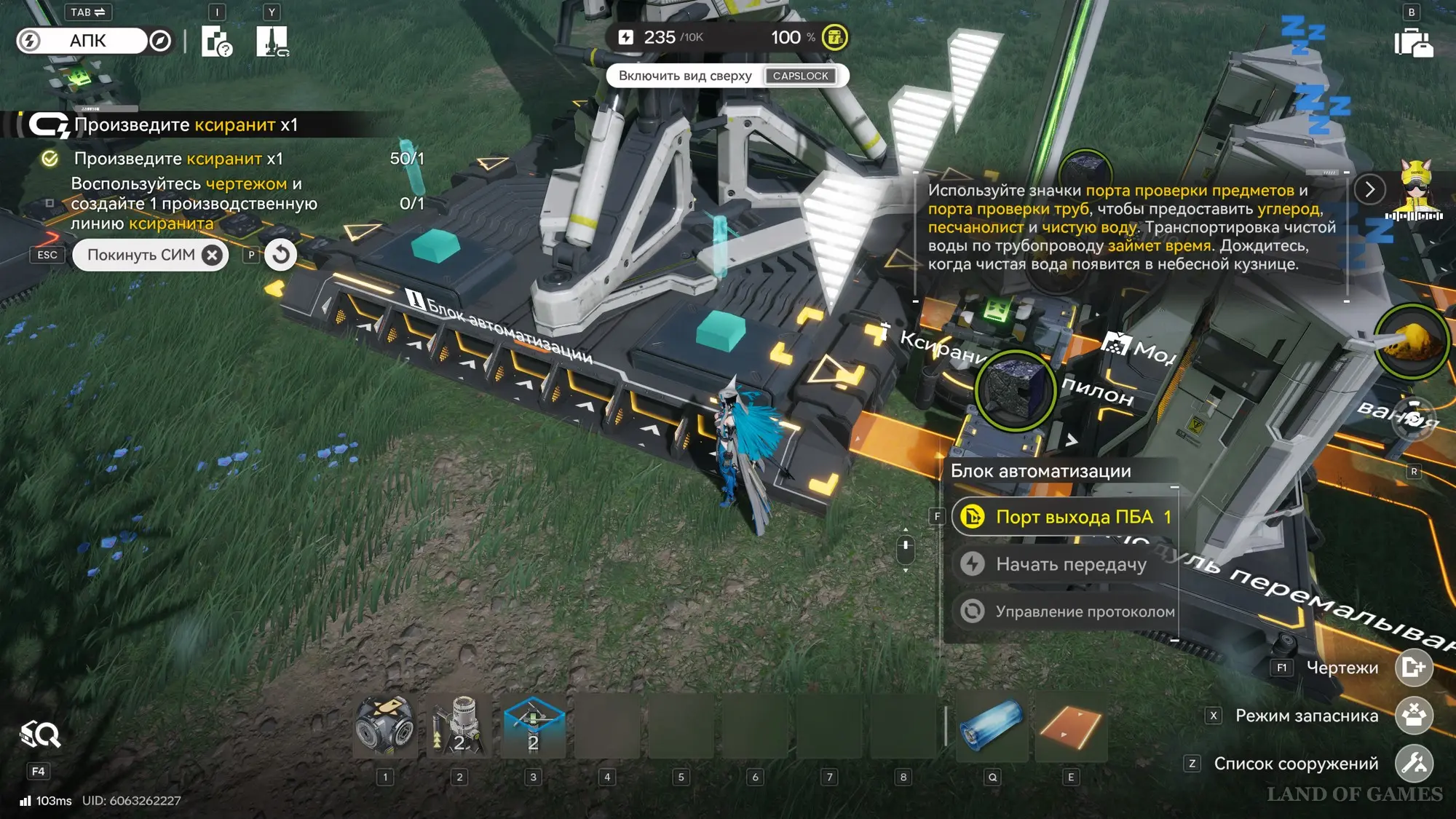Click the circular reset arrow button
This screenshot has width=1456, height=819.
280,255
